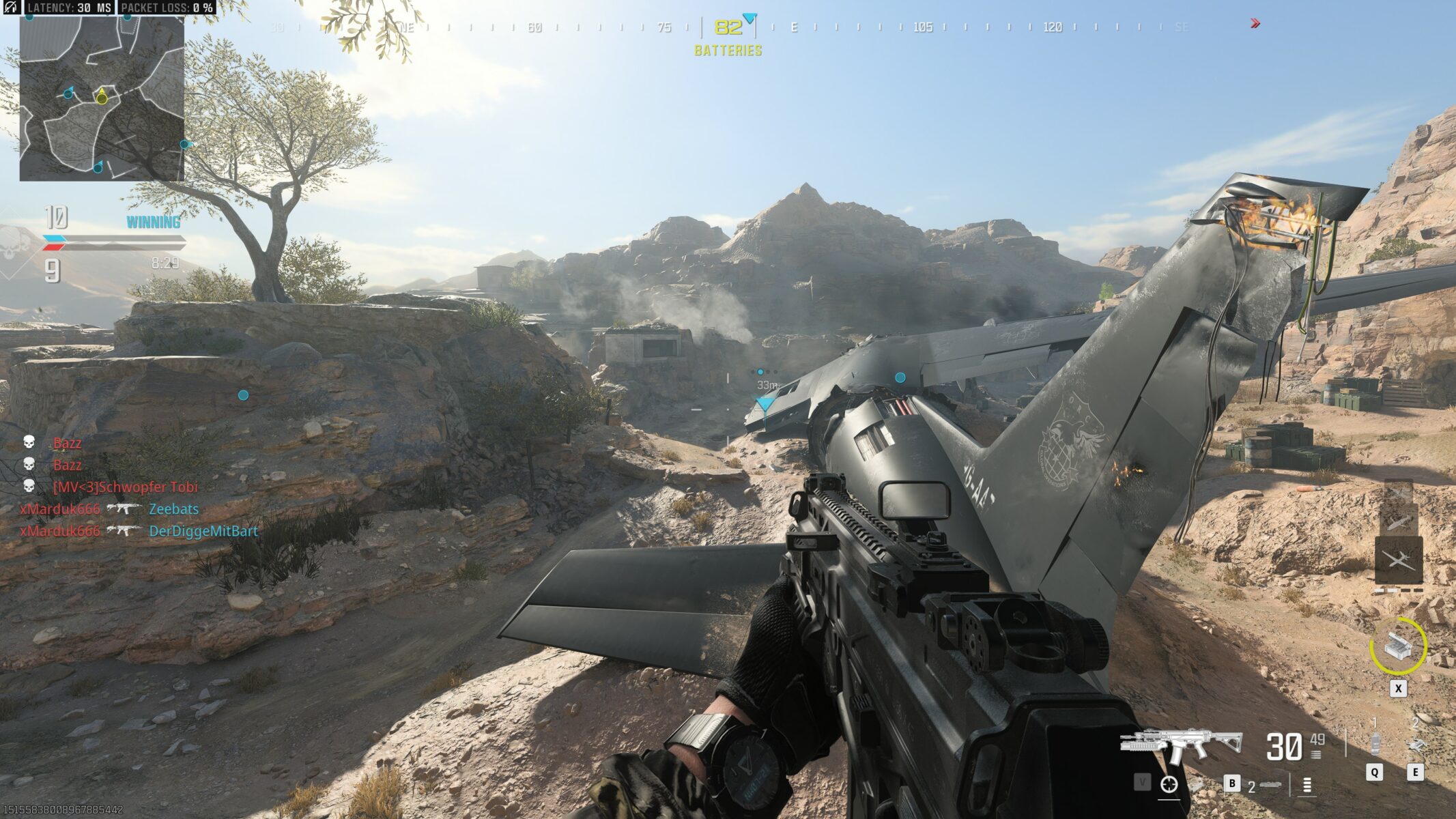Click the DerDiggeMitBart killfeed entry
The height and width of the screenshot is (819, 1456).
point(203,531)
